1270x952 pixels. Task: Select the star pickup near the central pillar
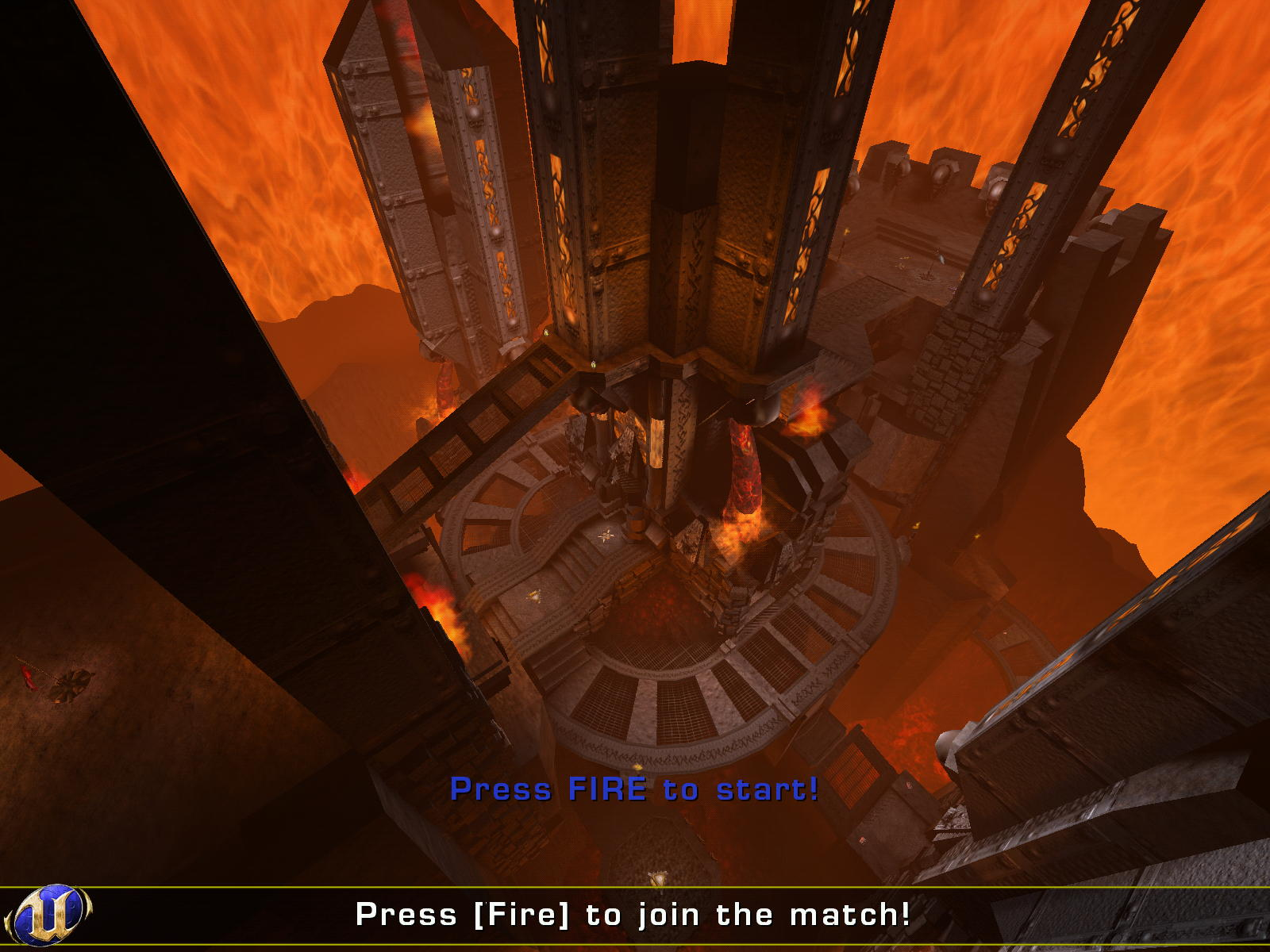(606, 536)
